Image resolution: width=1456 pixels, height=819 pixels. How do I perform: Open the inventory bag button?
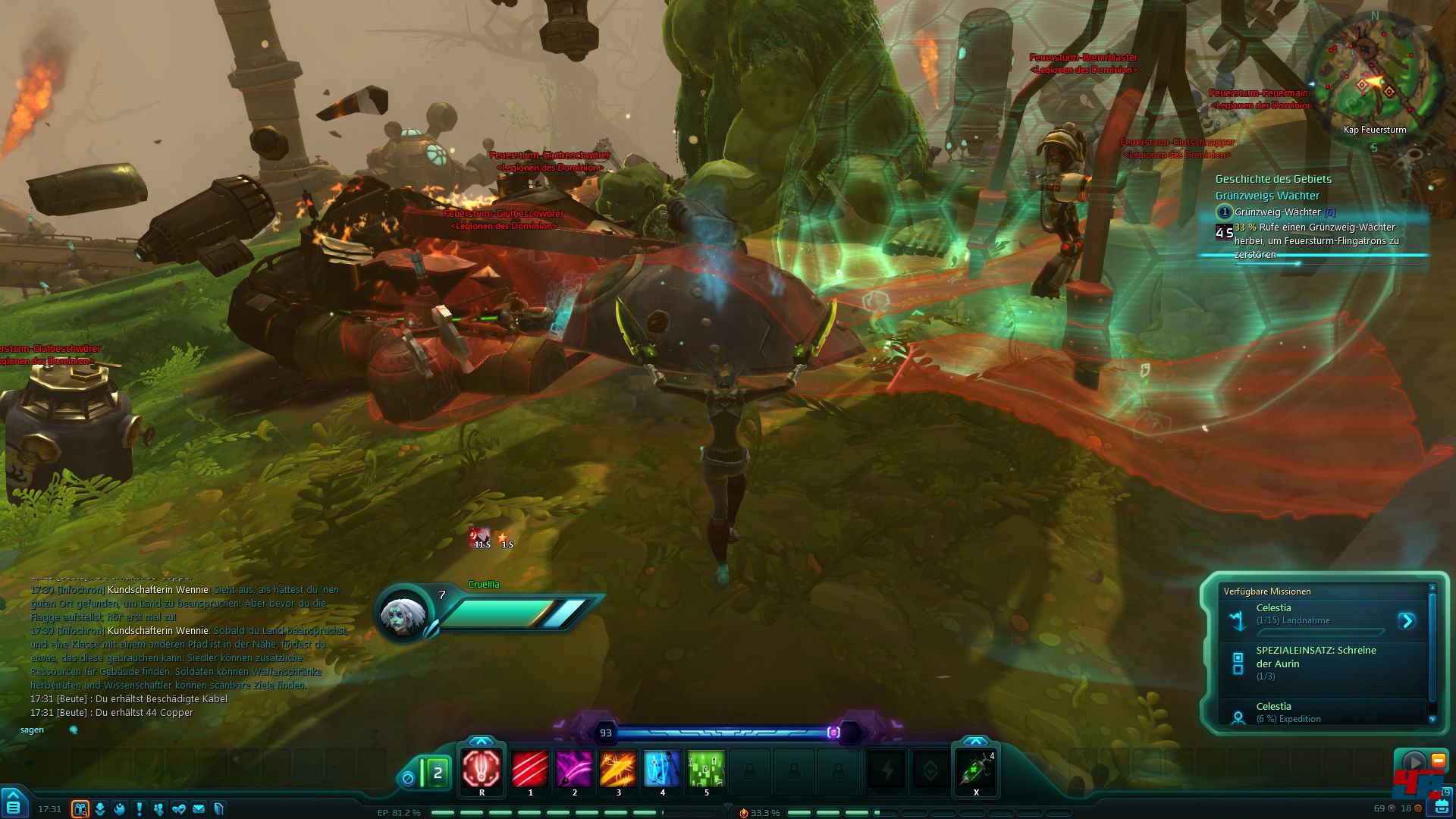pyautogui.click(x=1441, y=807)
